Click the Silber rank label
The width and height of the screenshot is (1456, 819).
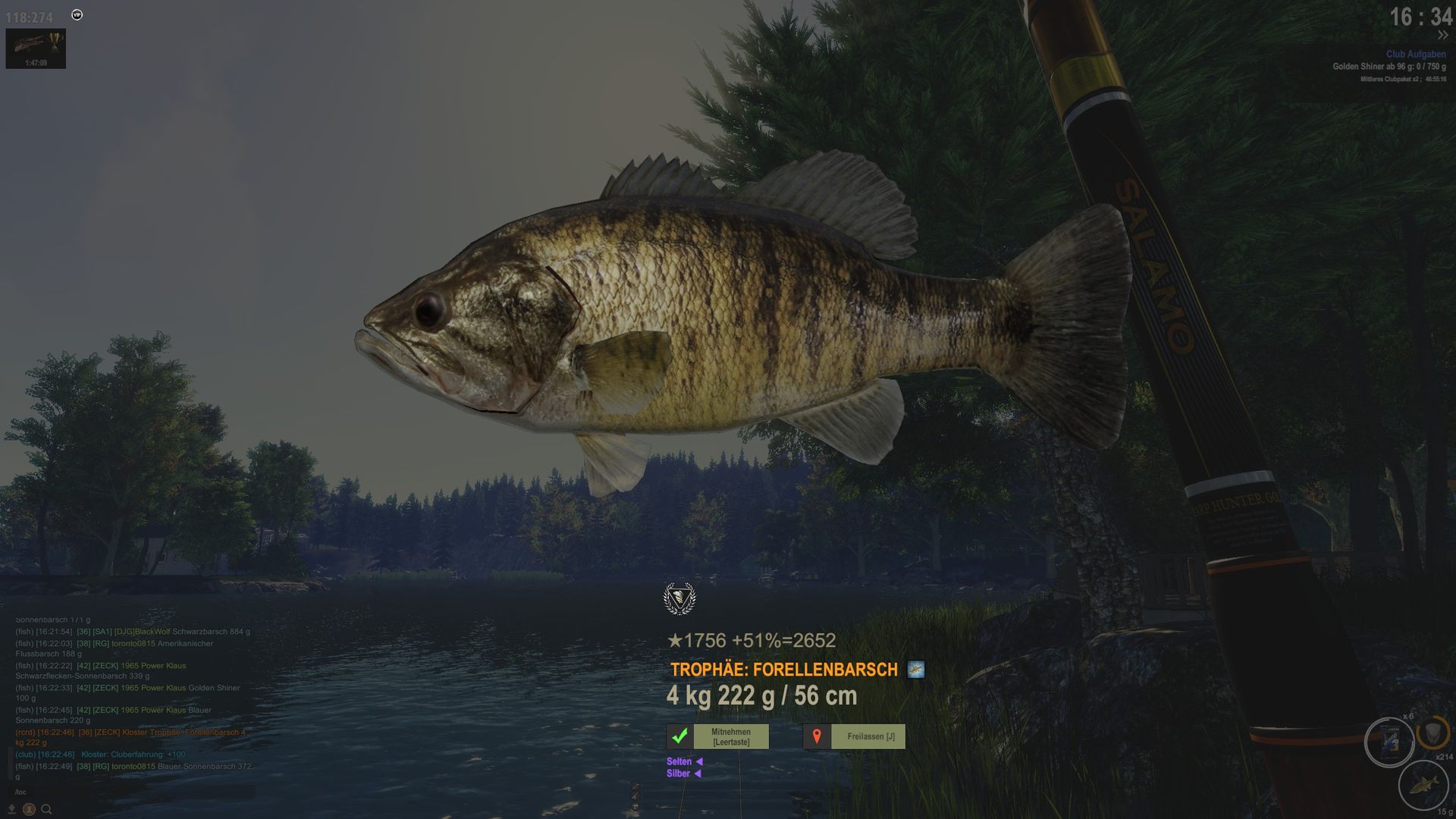[678, 773]
